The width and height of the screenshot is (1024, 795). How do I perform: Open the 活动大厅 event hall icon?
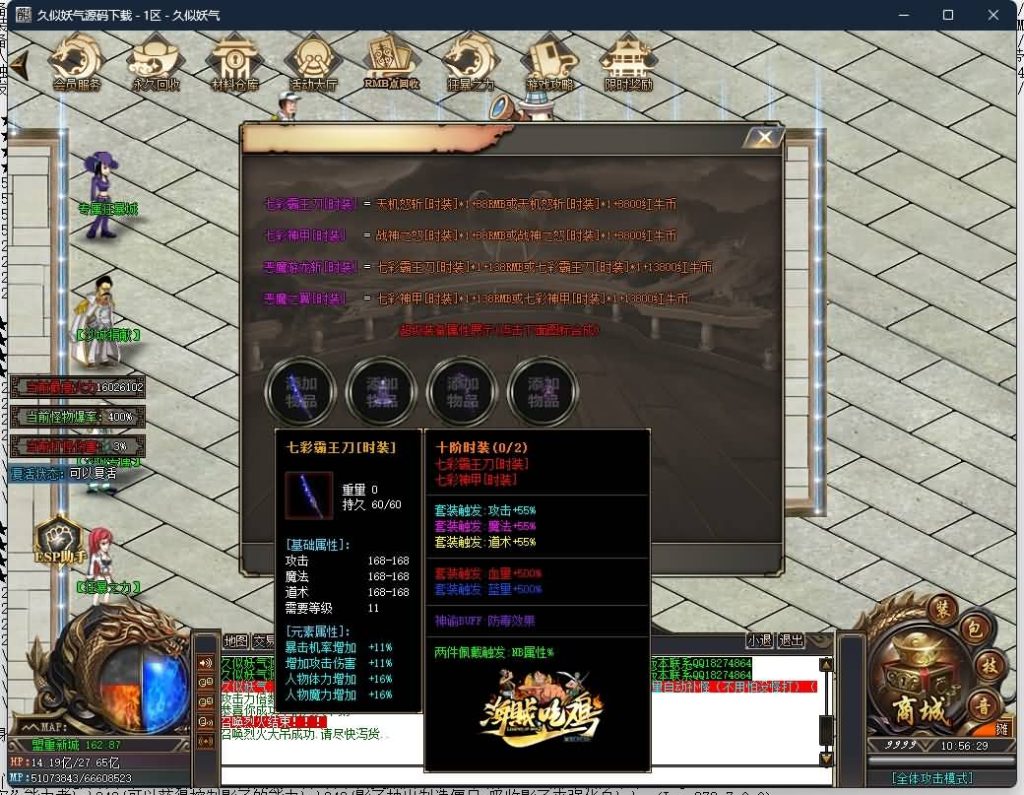point(314,62)
